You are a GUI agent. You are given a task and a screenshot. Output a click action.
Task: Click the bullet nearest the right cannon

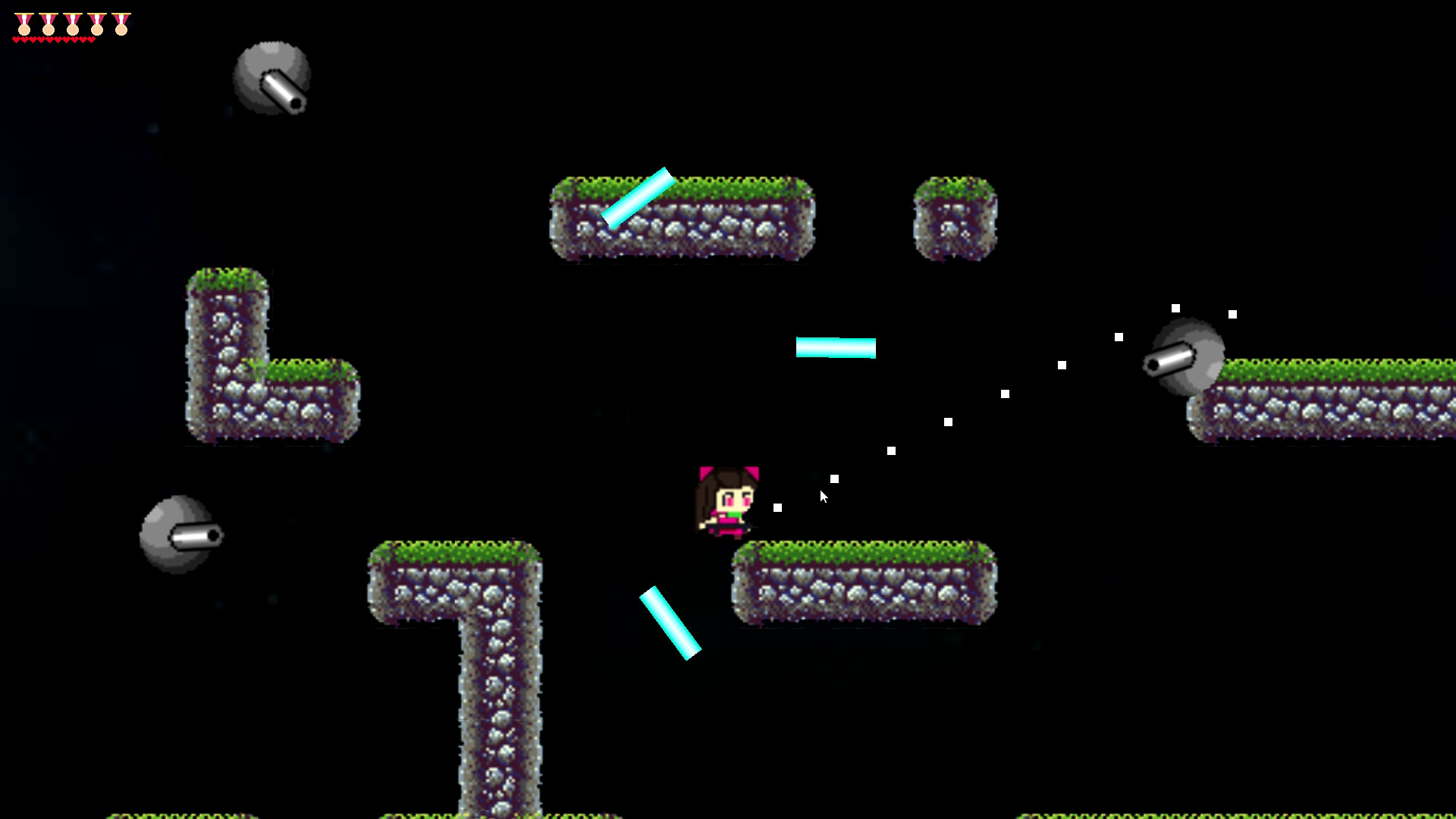coord(1175,309)
